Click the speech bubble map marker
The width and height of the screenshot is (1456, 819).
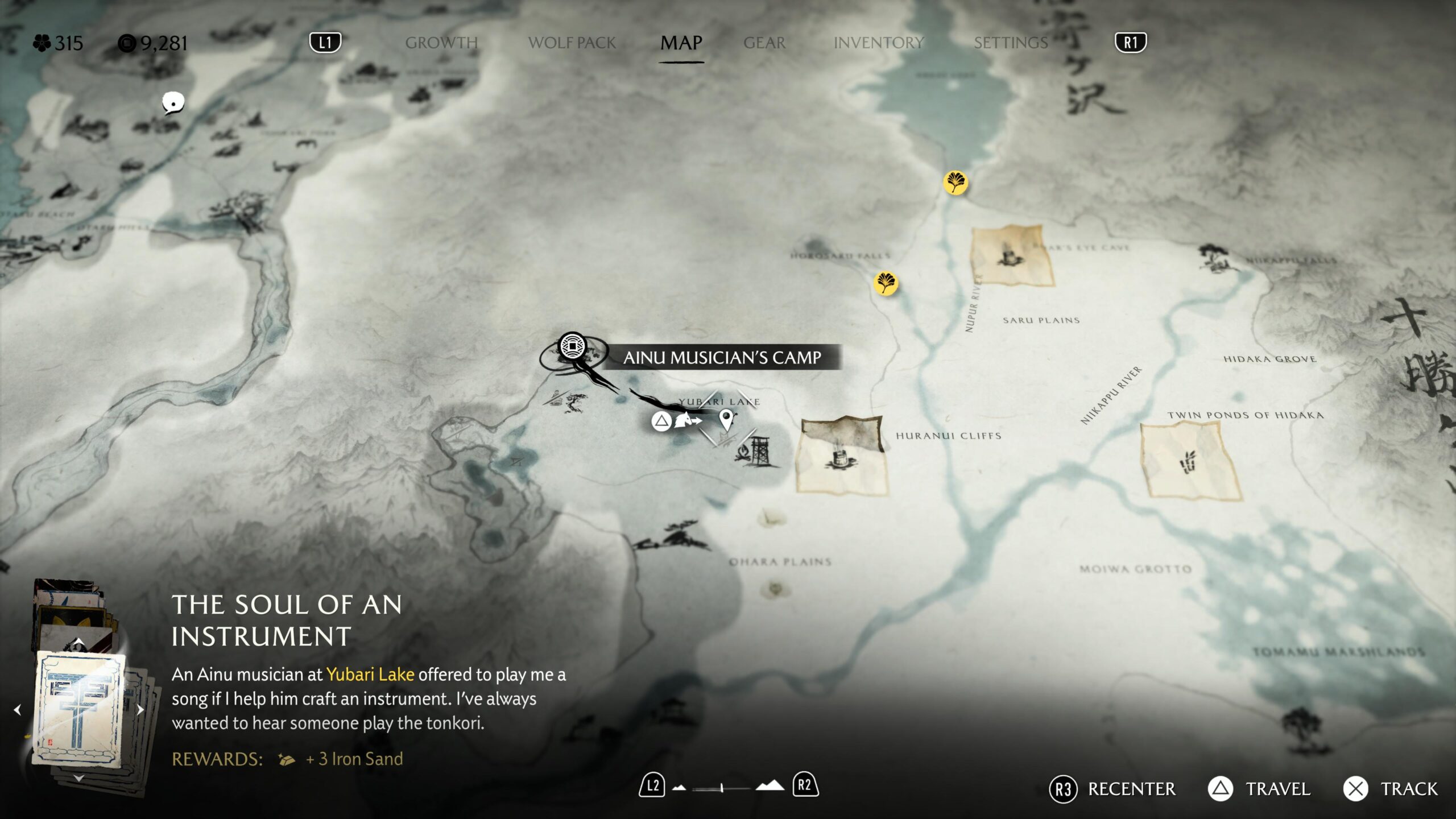click(x=173, y=103)
